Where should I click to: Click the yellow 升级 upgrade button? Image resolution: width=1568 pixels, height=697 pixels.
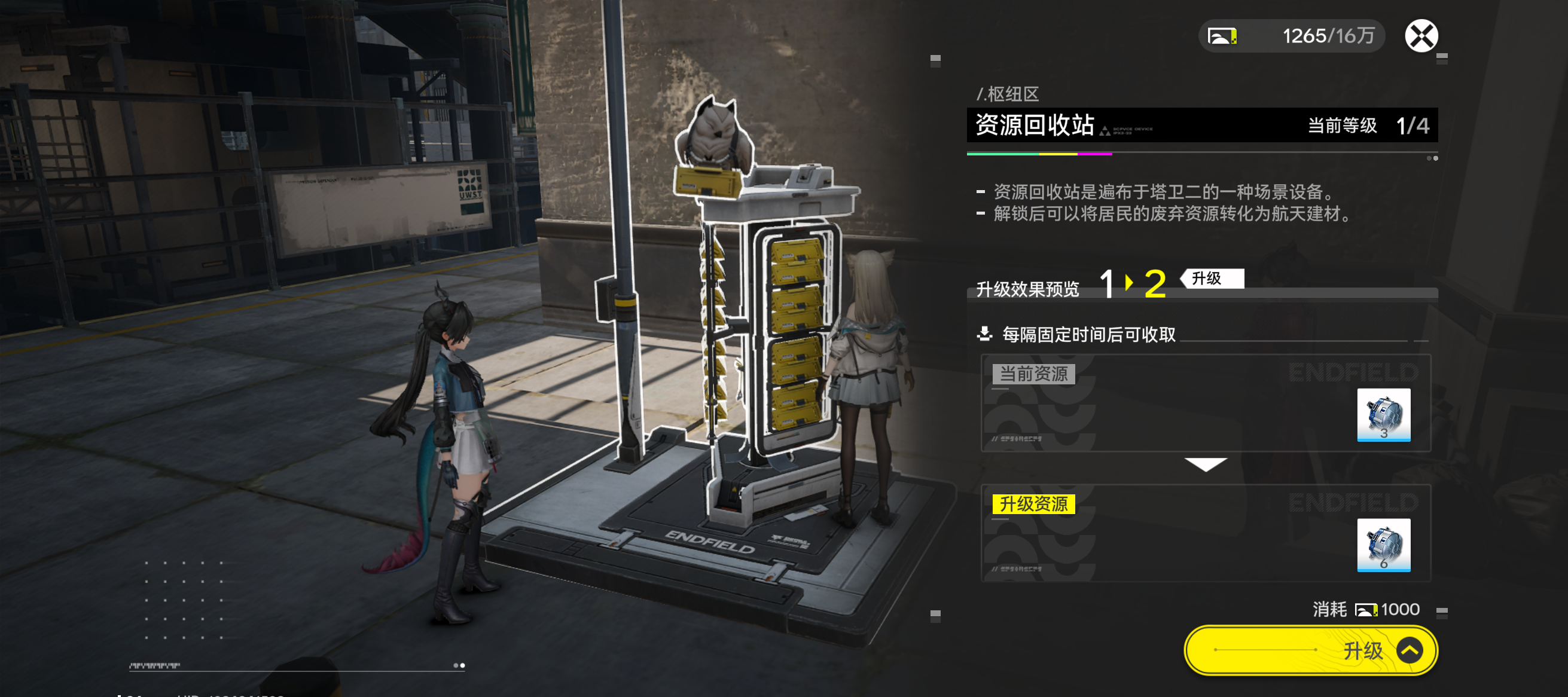(1310, 650)
